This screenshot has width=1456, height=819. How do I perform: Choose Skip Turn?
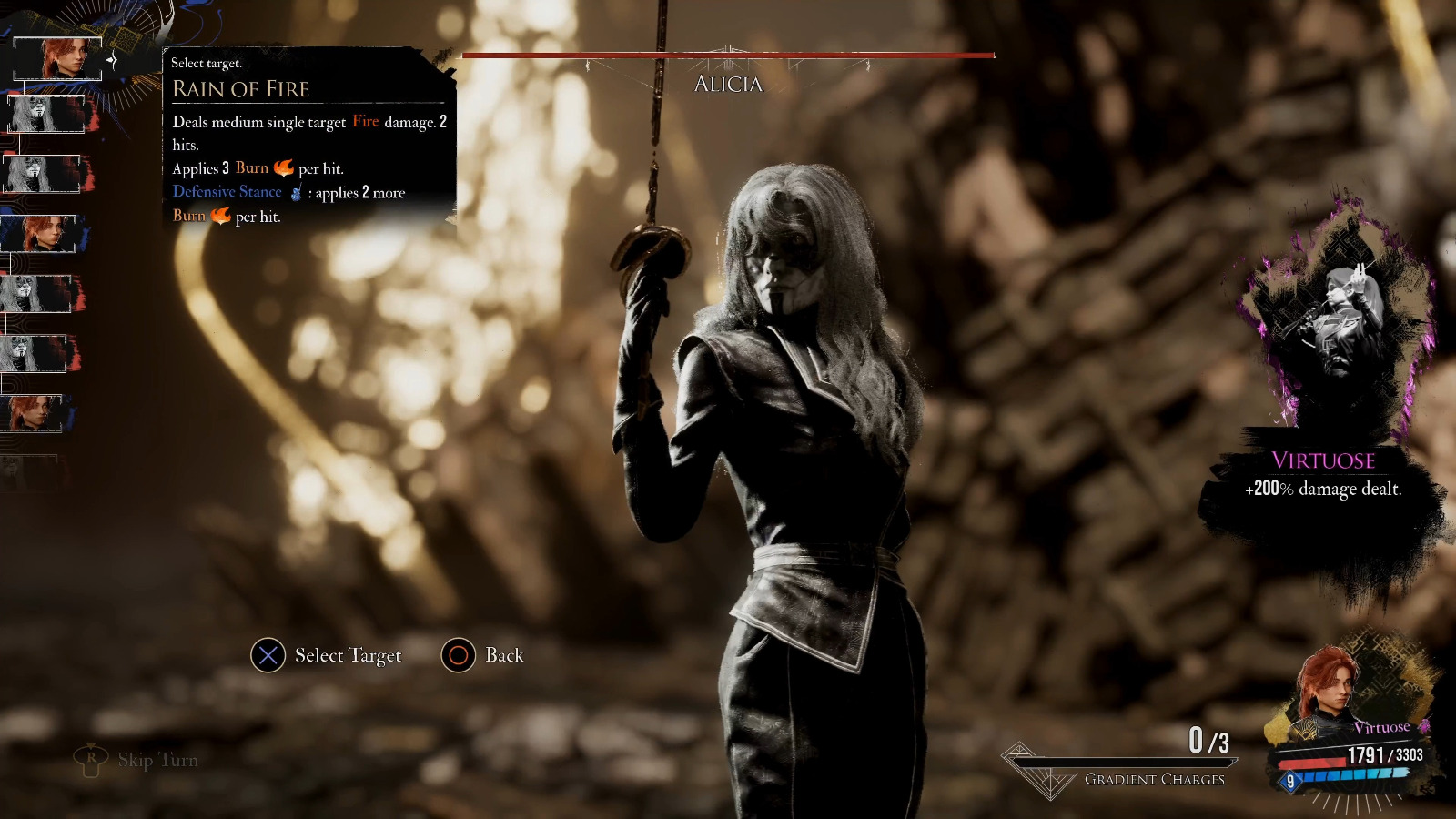coord(136,760)
